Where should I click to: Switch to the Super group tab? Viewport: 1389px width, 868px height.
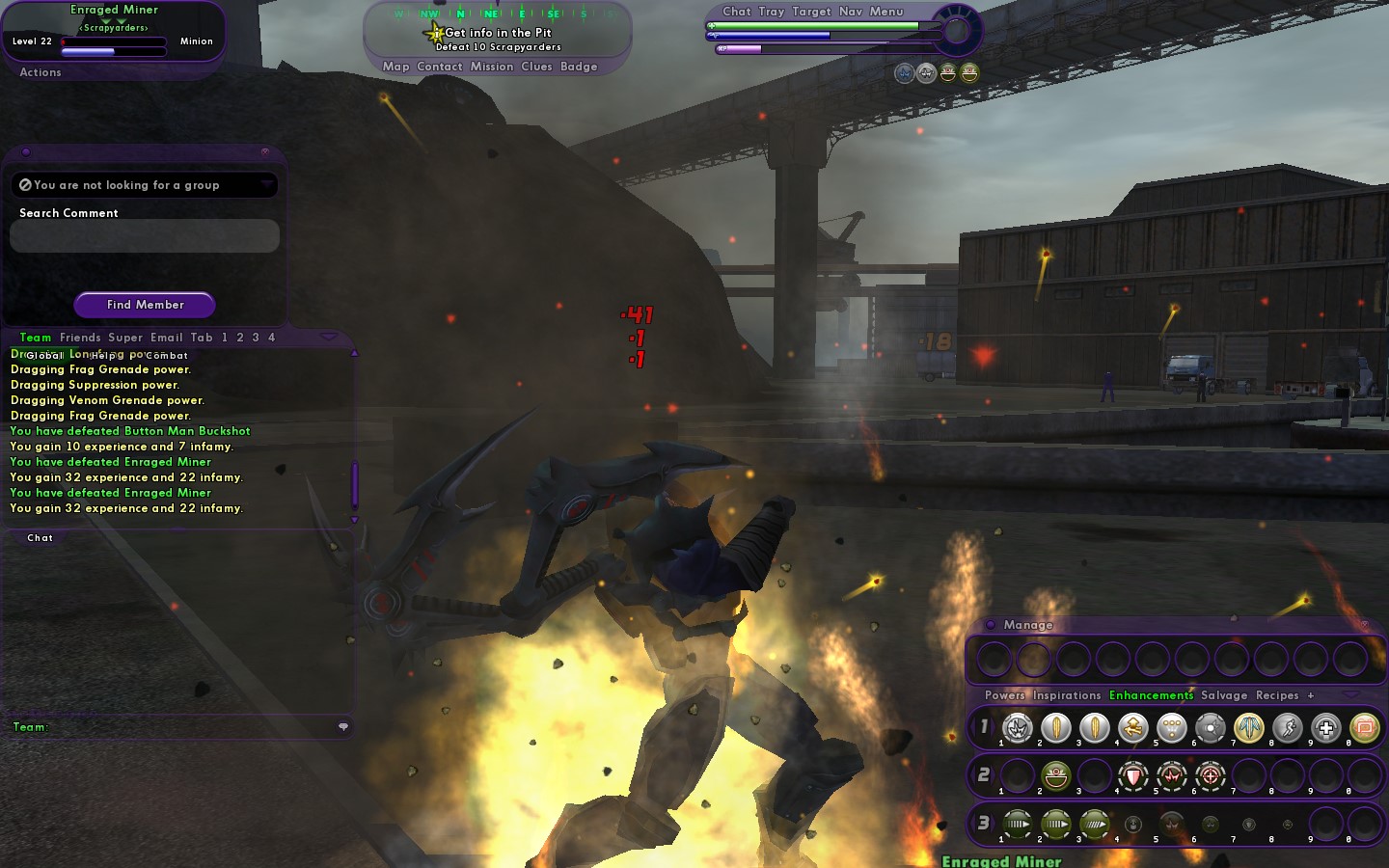coord(125,338)
